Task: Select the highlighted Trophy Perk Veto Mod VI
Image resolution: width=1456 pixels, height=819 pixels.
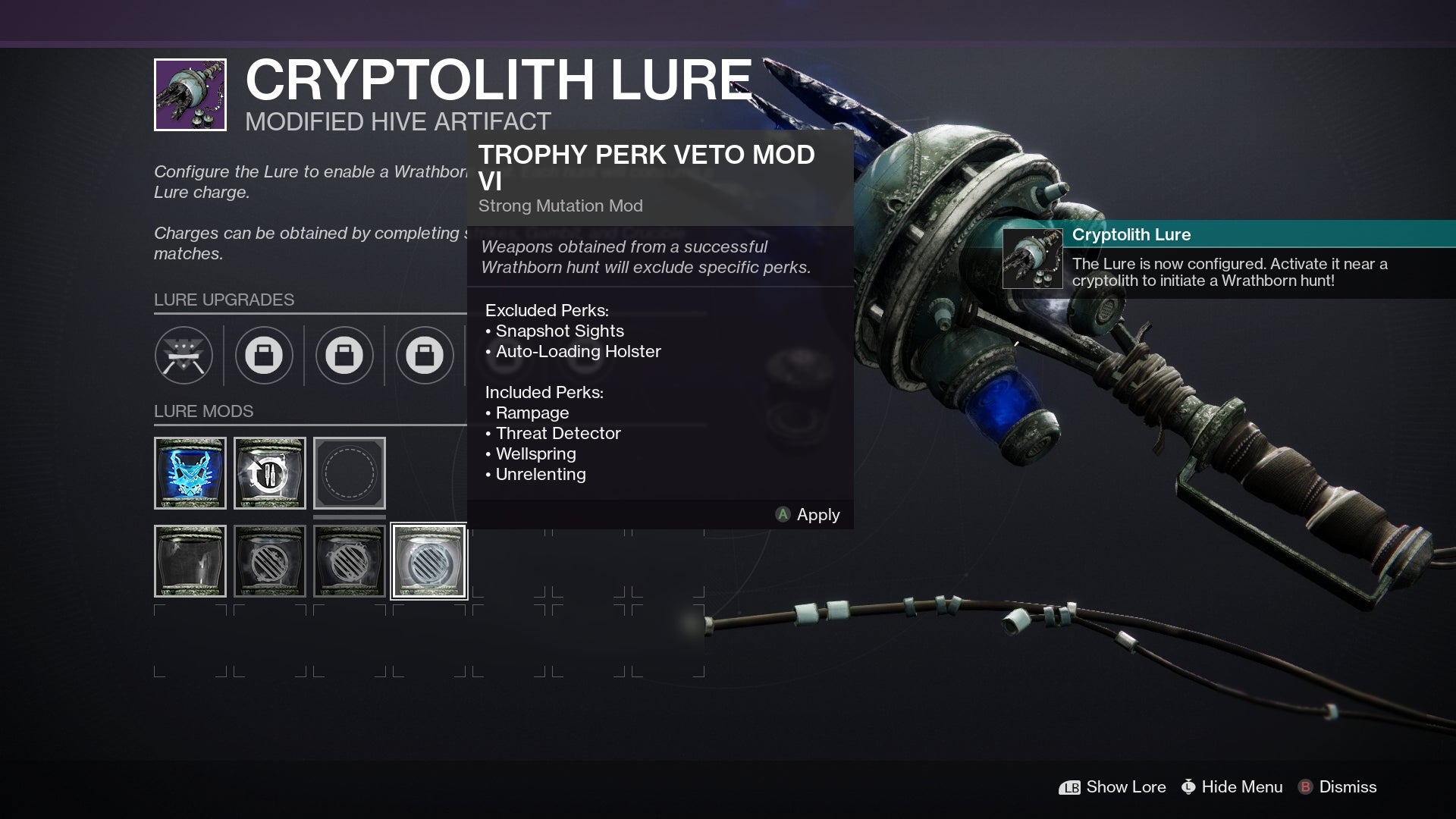Action: (x=428, y=561)
